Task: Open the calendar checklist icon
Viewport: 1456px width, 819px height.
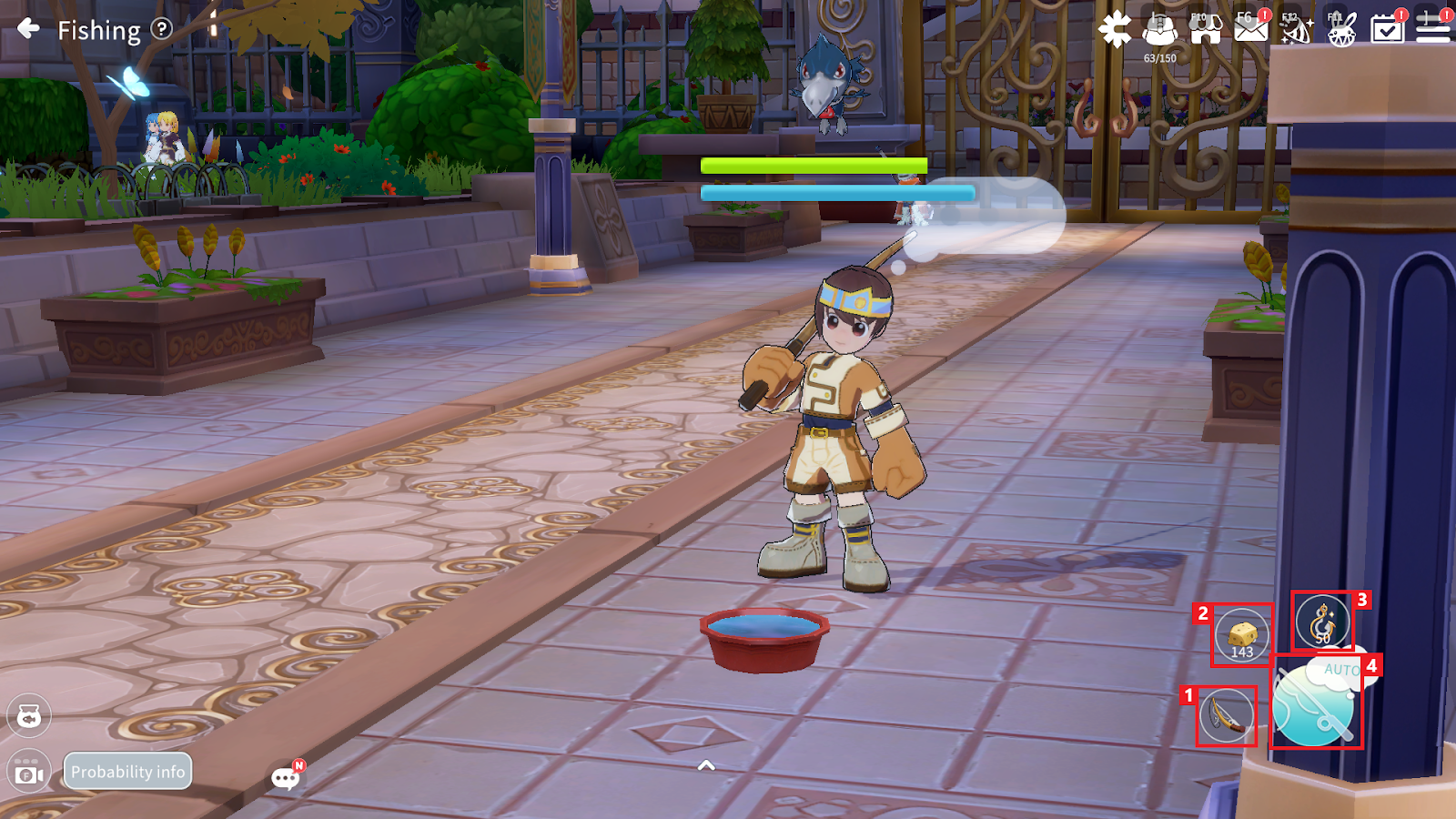Action: pyautogui.click(x=1387, y=30)
